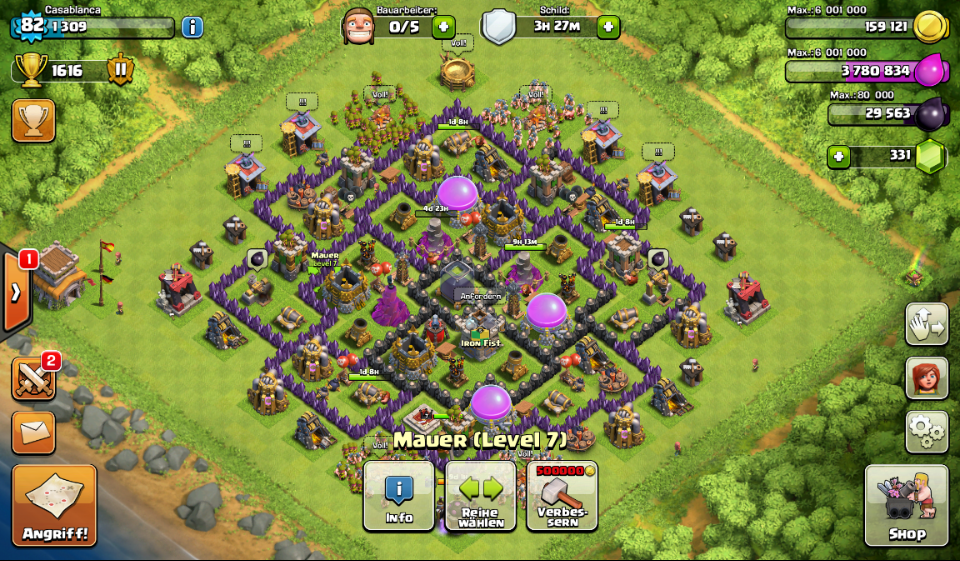Open the mail envelope inbox

33,432
